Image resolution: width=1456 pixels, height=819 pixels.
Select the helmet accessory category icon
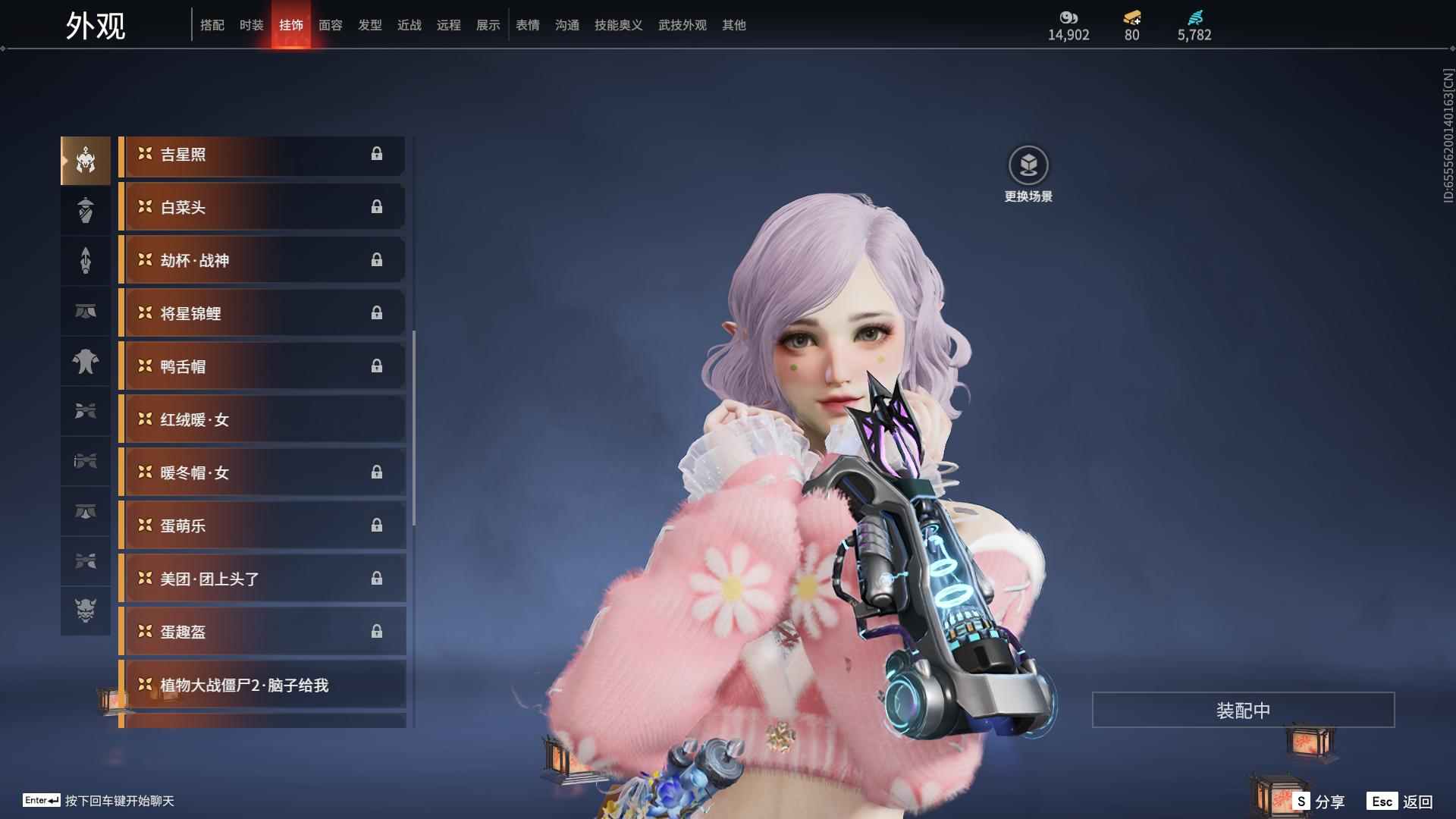pos(86,161)
